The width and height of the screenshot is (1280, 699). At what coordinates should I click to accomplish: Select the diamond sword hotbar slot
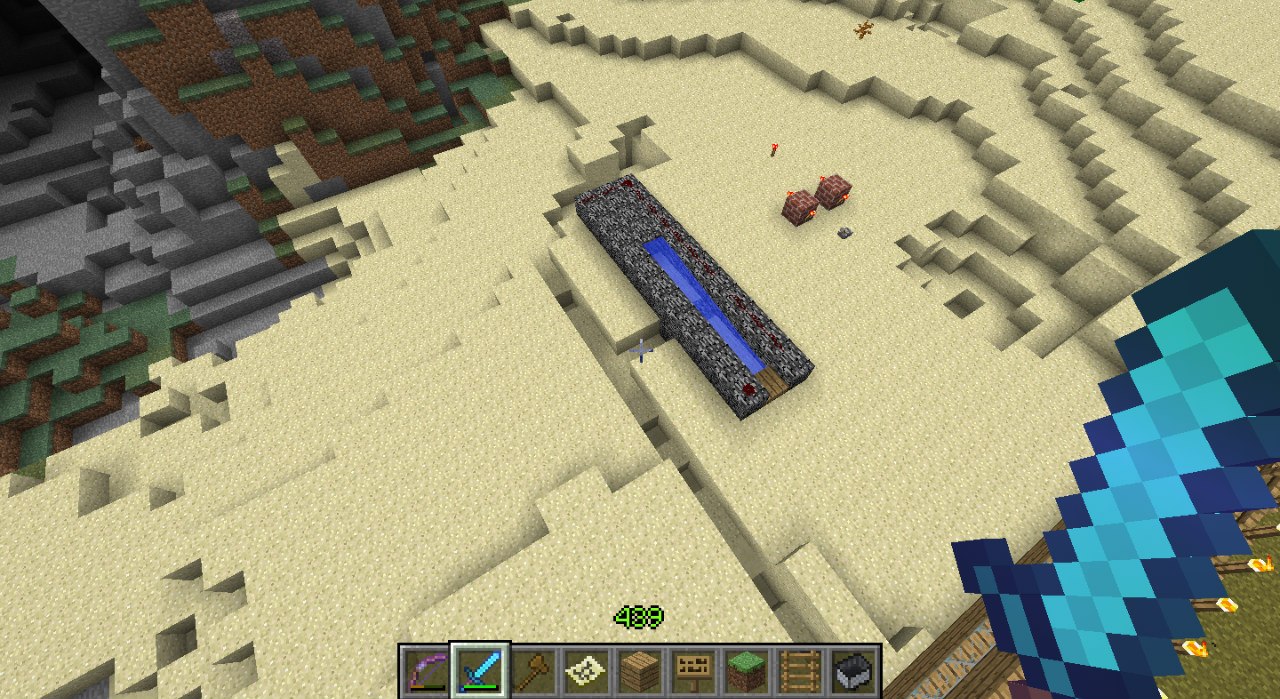[479, 669]
